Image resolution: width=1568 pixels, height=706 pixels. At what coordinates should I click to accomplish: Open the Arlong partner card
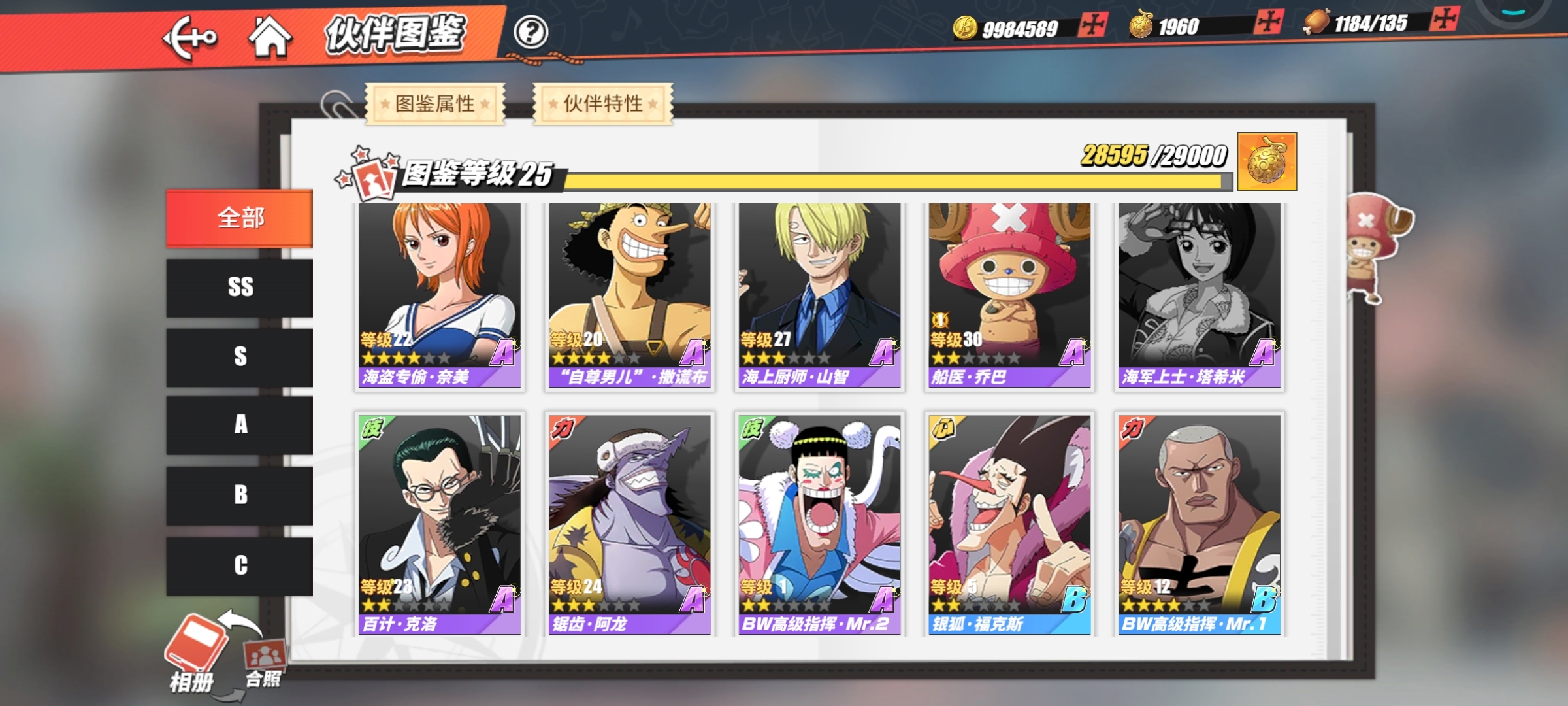click(629, 524)
